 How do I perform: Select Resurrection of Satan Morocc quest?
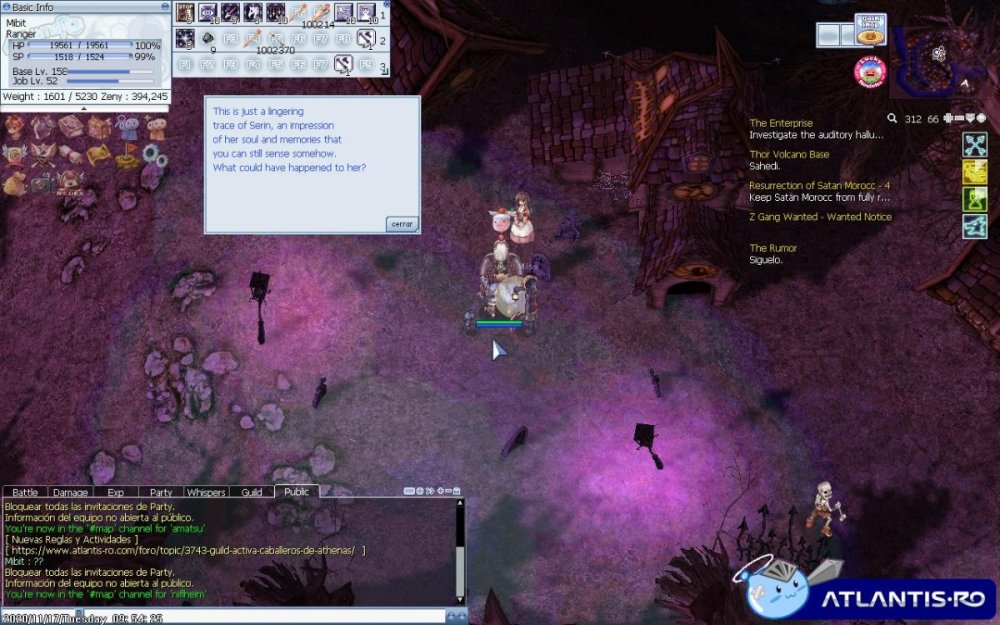[819, 186]
